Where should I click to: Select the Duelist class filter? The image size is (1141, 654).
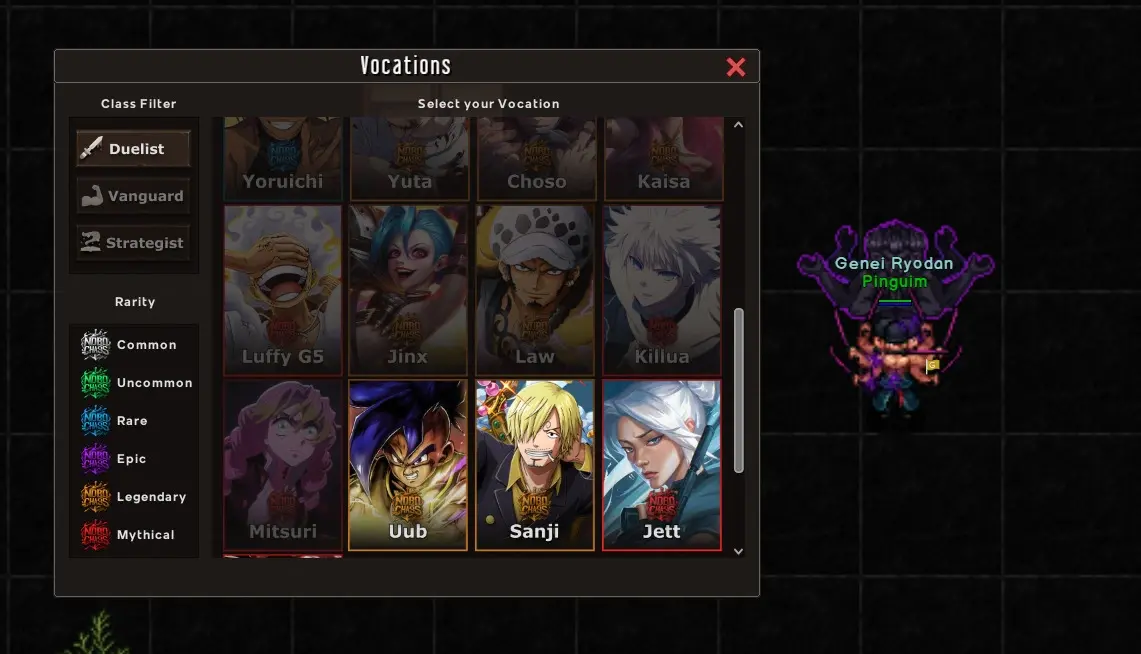134,149
